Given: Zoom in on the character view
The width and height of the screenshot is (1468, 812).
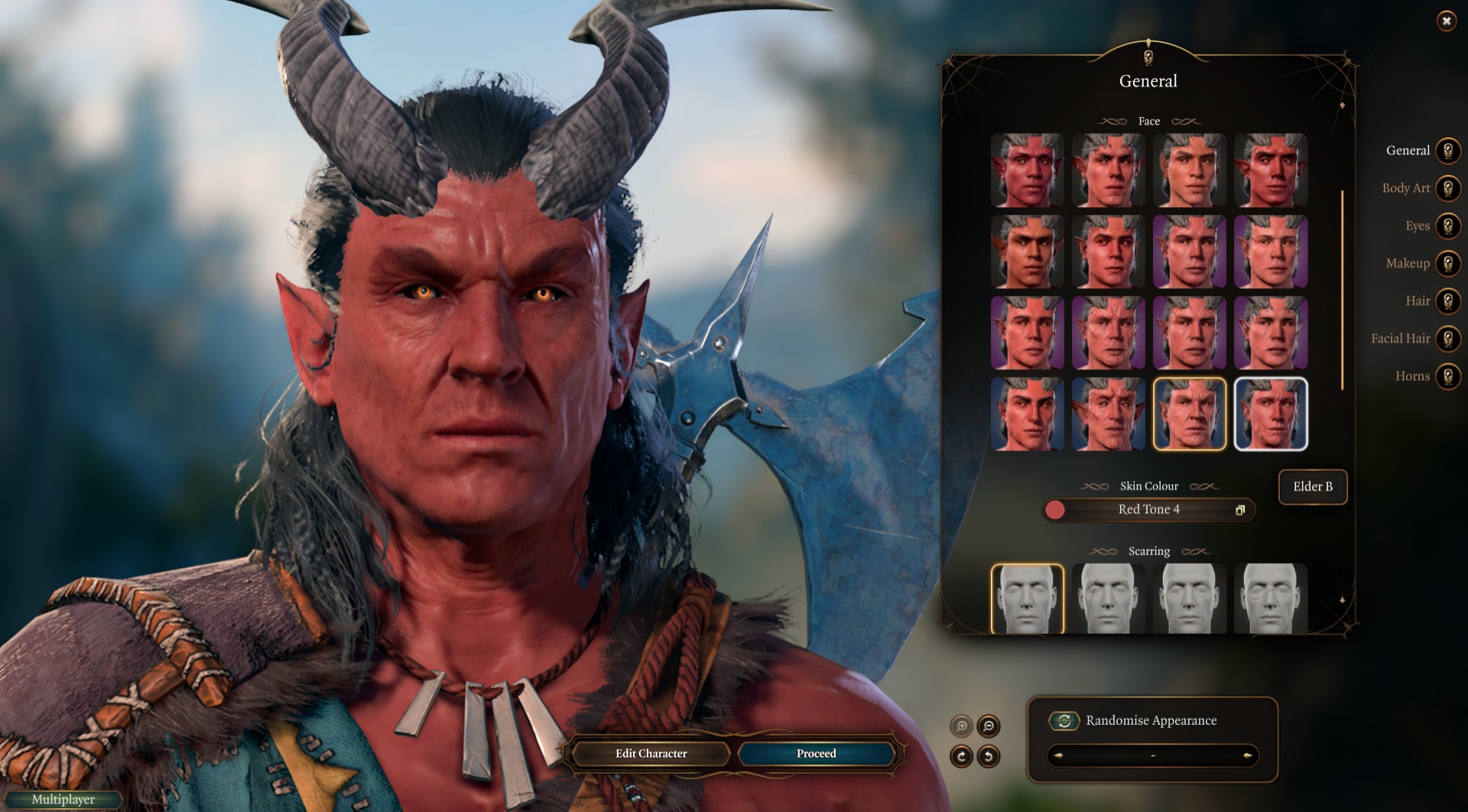Looking at the screenshot, I should coord(961,726).
